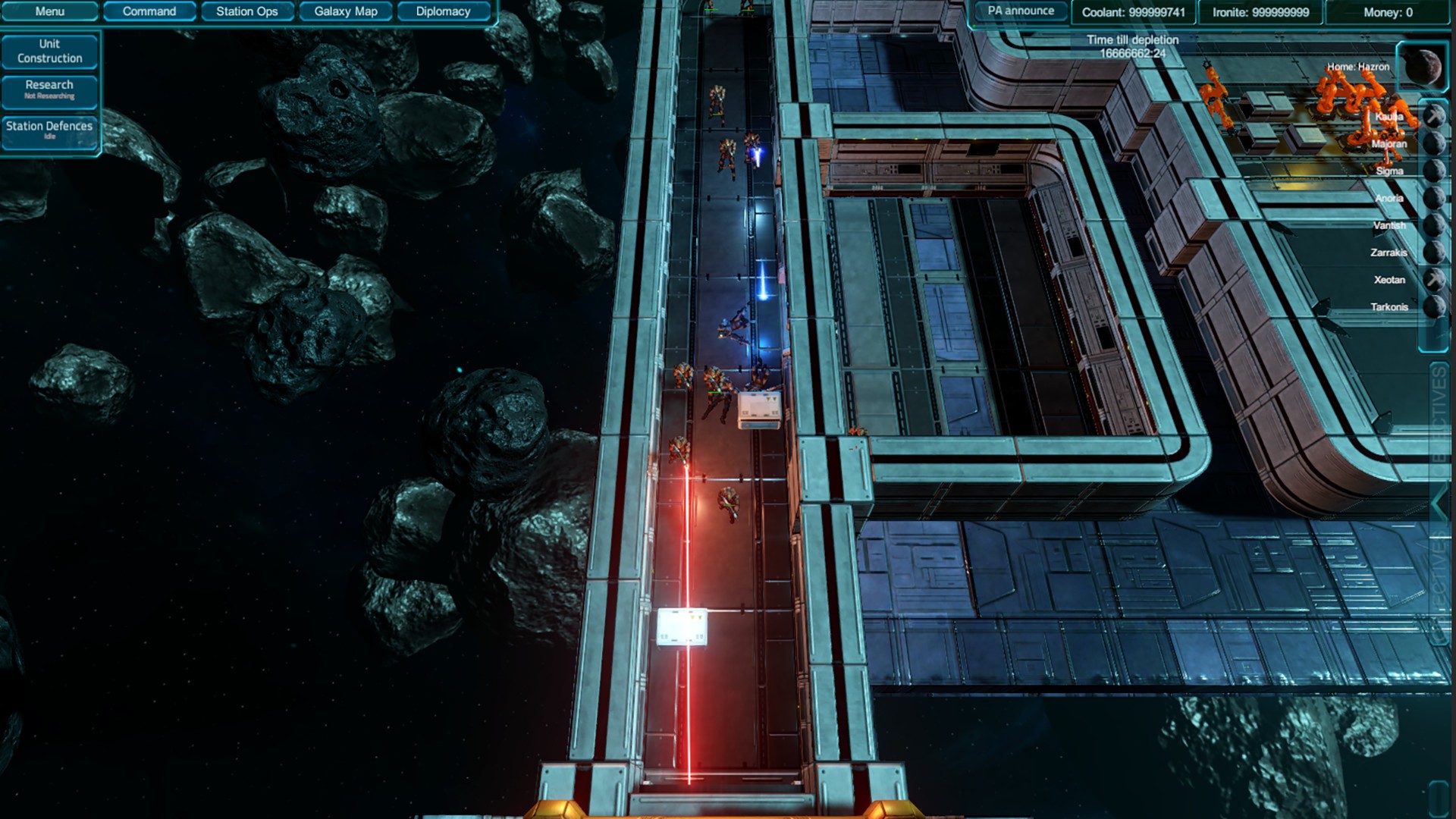Click the Vantish planet icon
The height and width of the screenshot is (819, 1456).
[x=1436, y=225]
